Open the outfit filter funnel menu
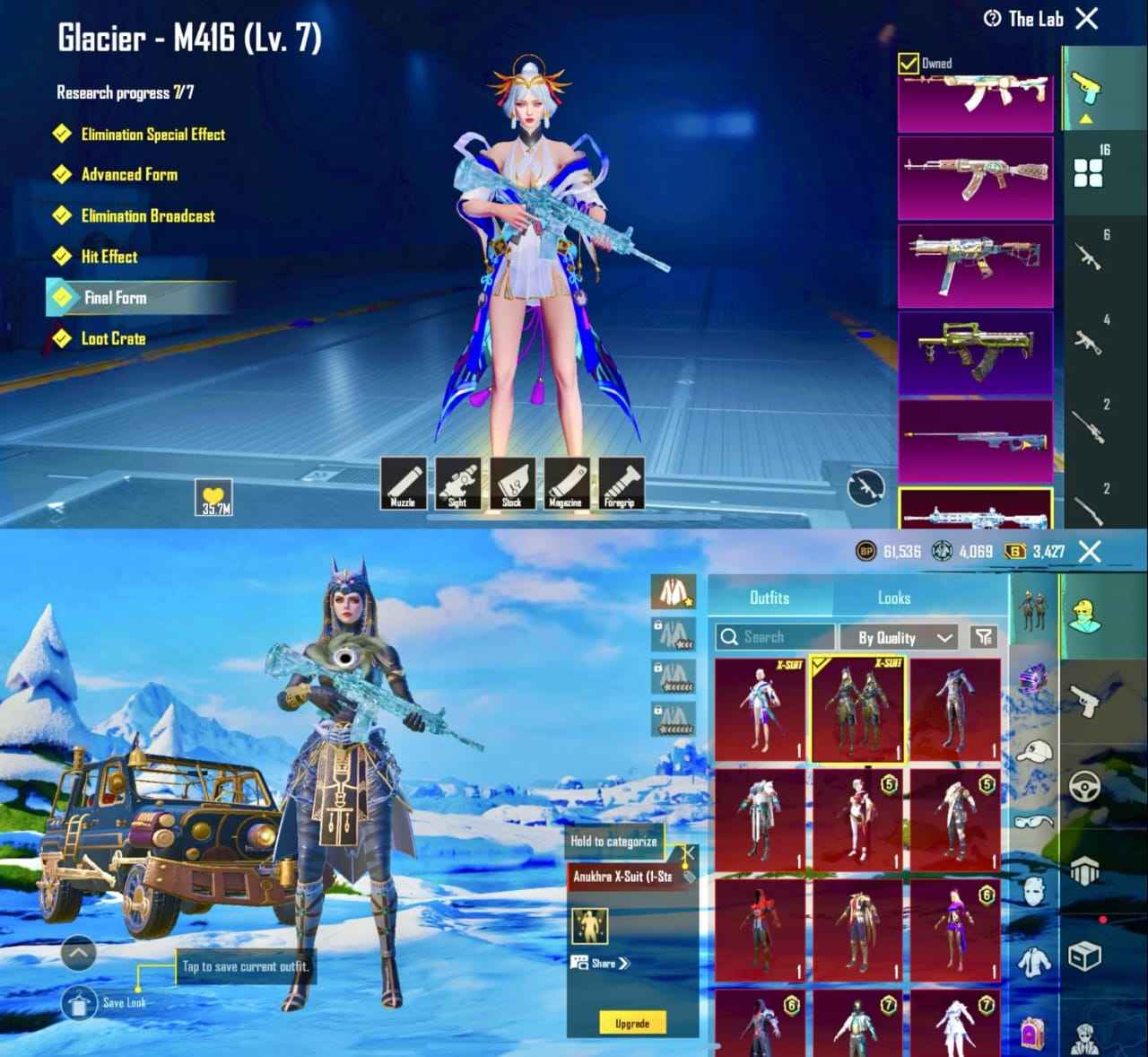Screen dimensions: 1148x1057 (983, 638)
